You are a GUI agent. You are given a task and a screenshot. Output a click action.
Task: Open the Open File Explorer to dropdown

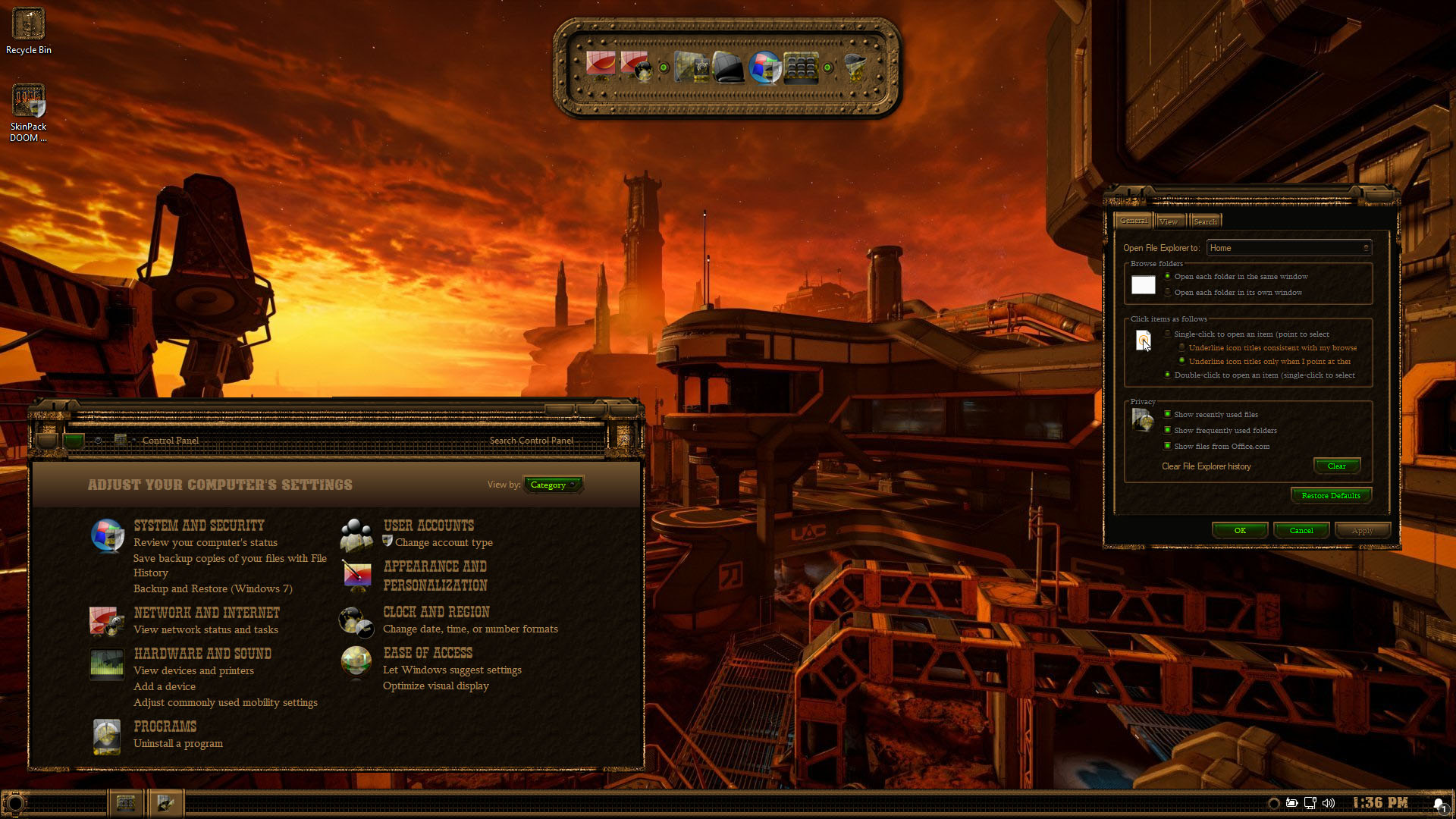point(1288,248)
